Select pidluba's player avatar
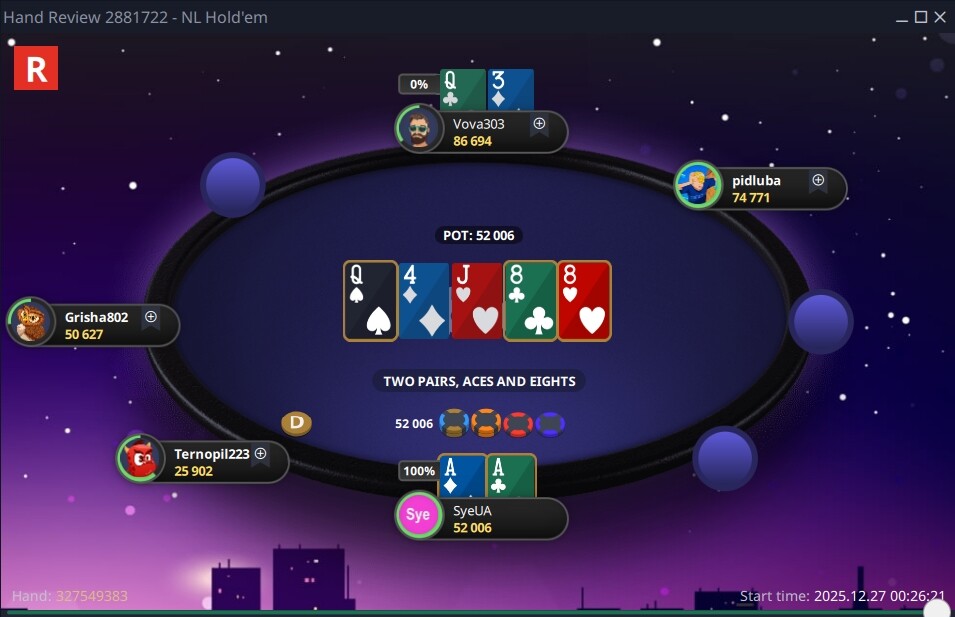The width and height of the screenshot is (955, 617). click(698, 186)
